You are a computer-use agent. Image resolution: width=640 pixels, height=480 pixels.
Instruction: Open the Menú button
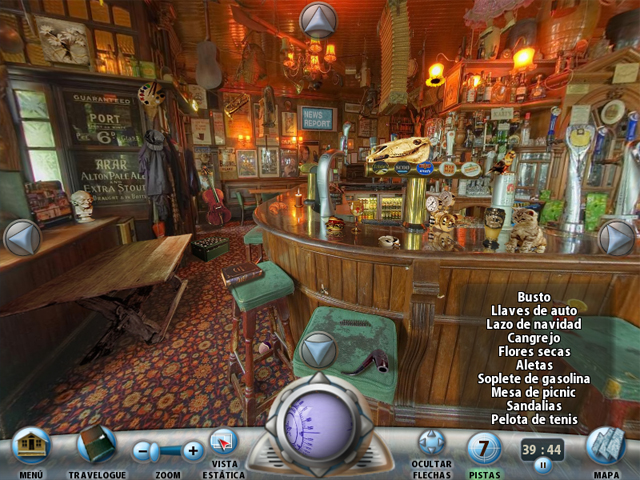click(x=32, y=445)
